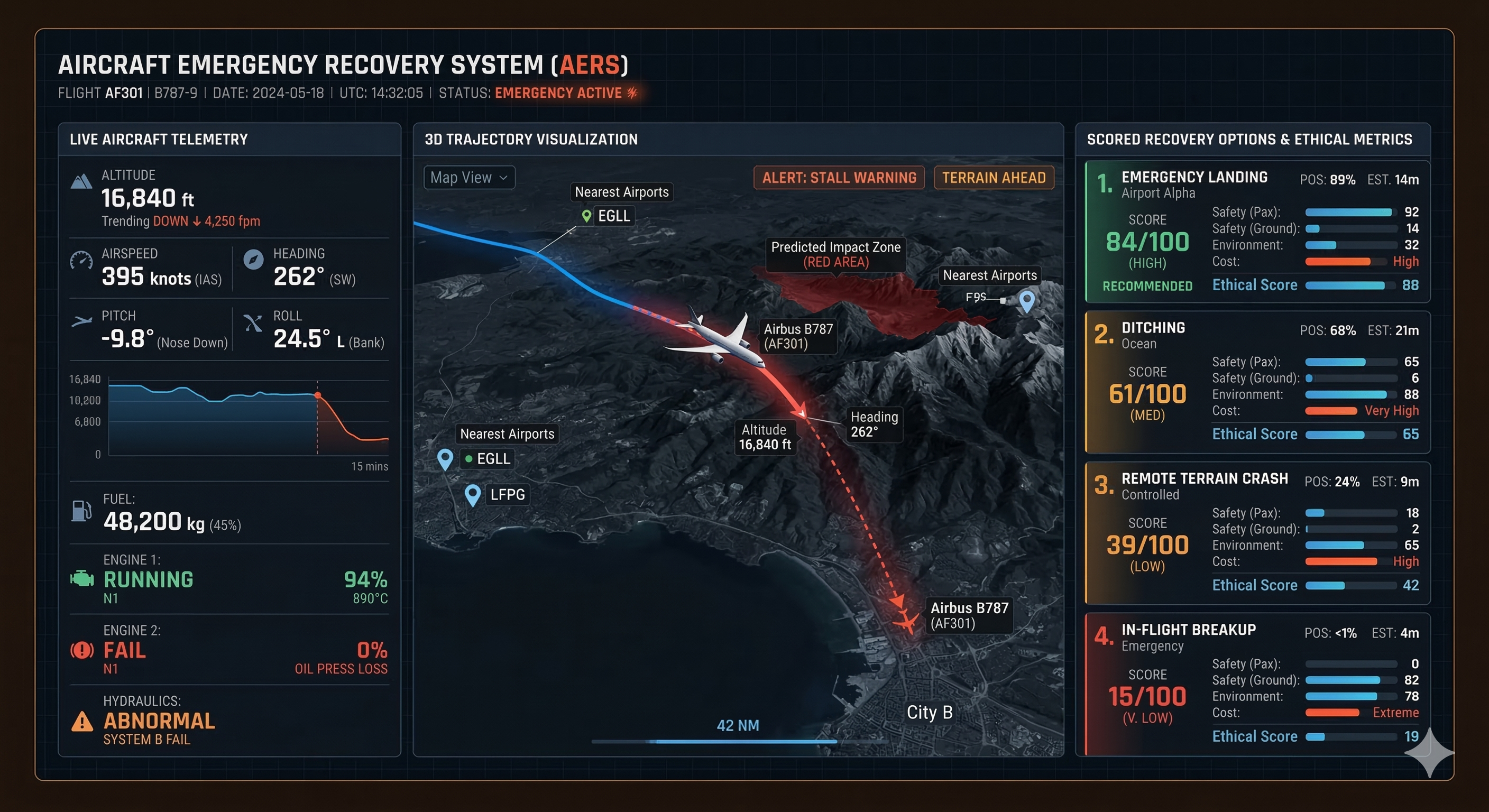Open the Map View selector
Viewport: 1489px width, 812px height.
click(469, 178)
